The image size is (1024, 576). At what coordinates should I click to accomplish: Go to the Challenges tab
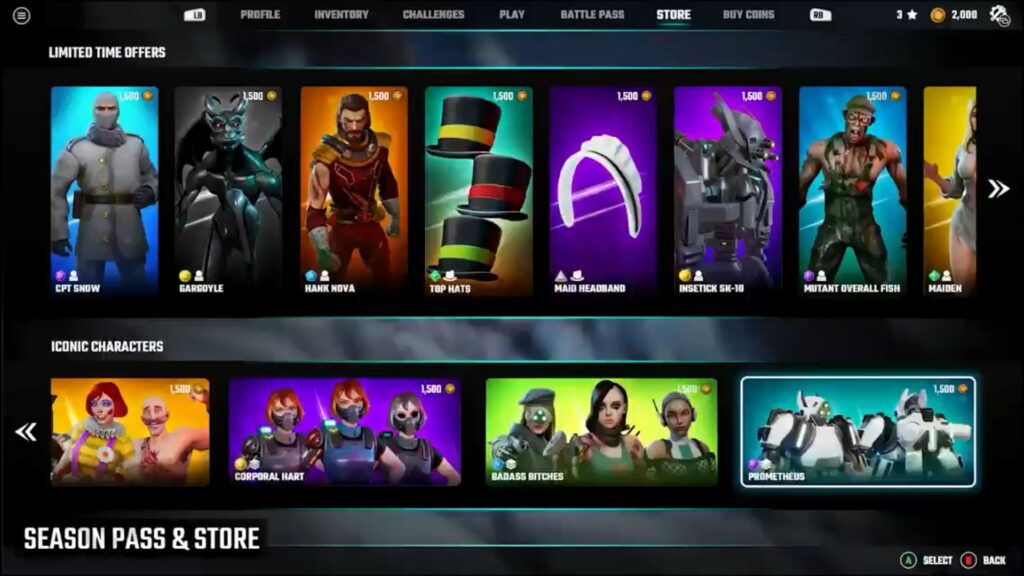[433, 15]
